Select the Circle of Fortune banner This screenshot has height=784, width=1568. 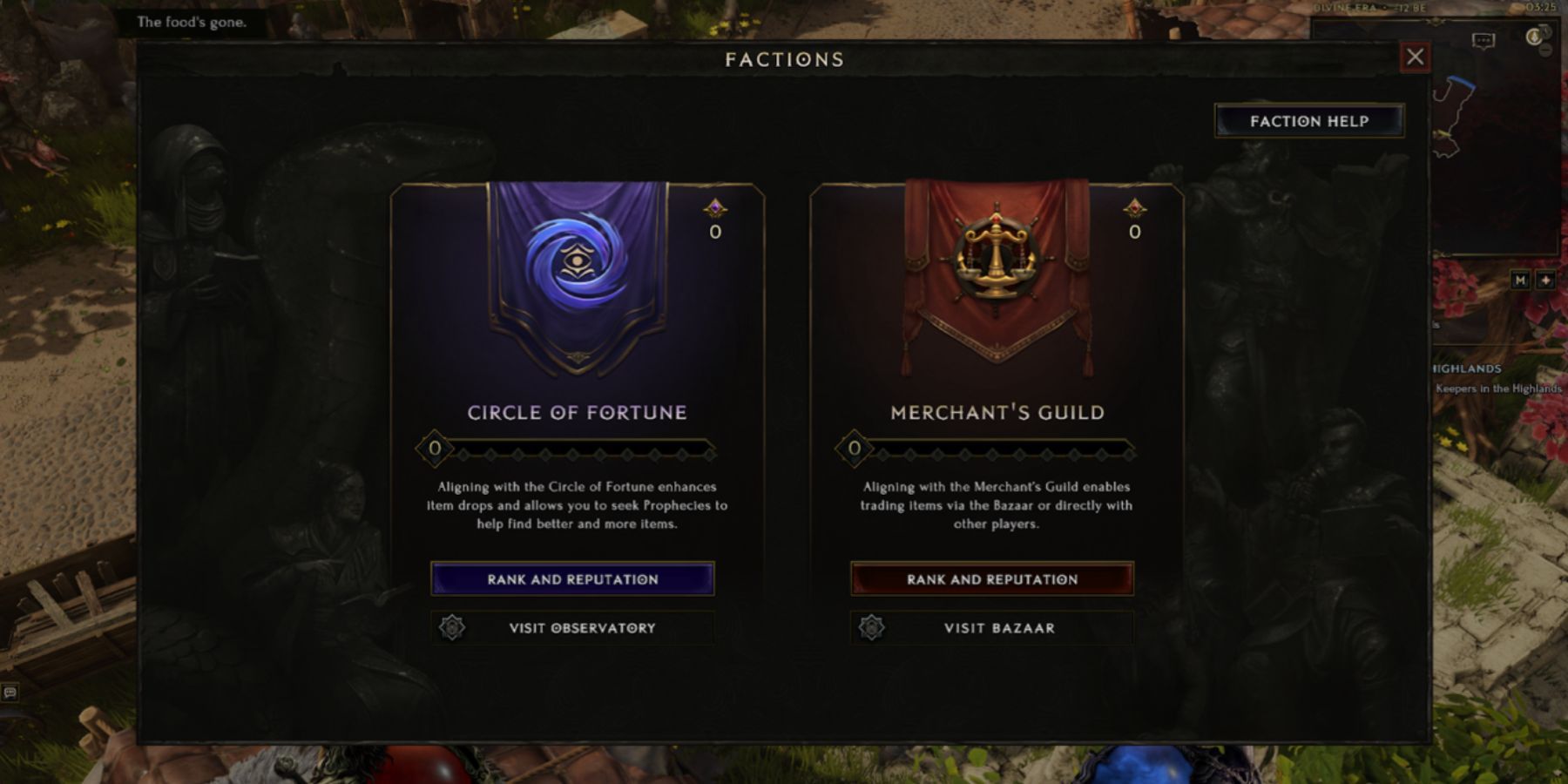577,270
